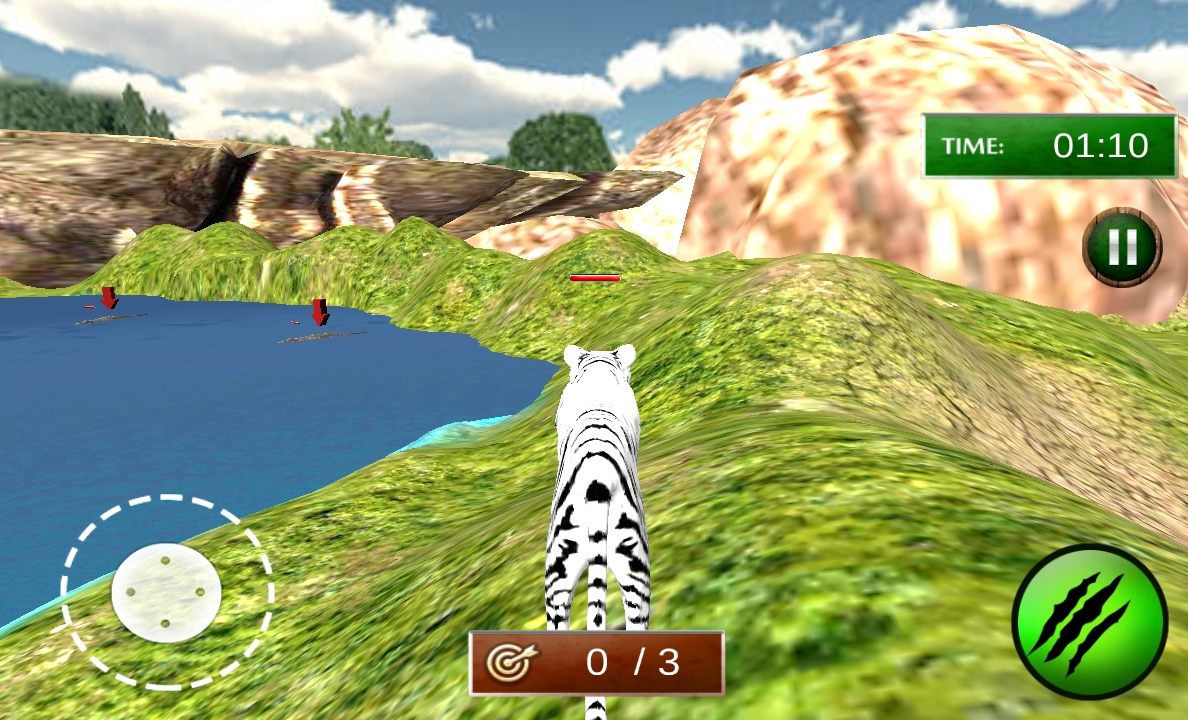Touch the virtual joystick thumb pad
The image size is (1188, 720).
166,592
